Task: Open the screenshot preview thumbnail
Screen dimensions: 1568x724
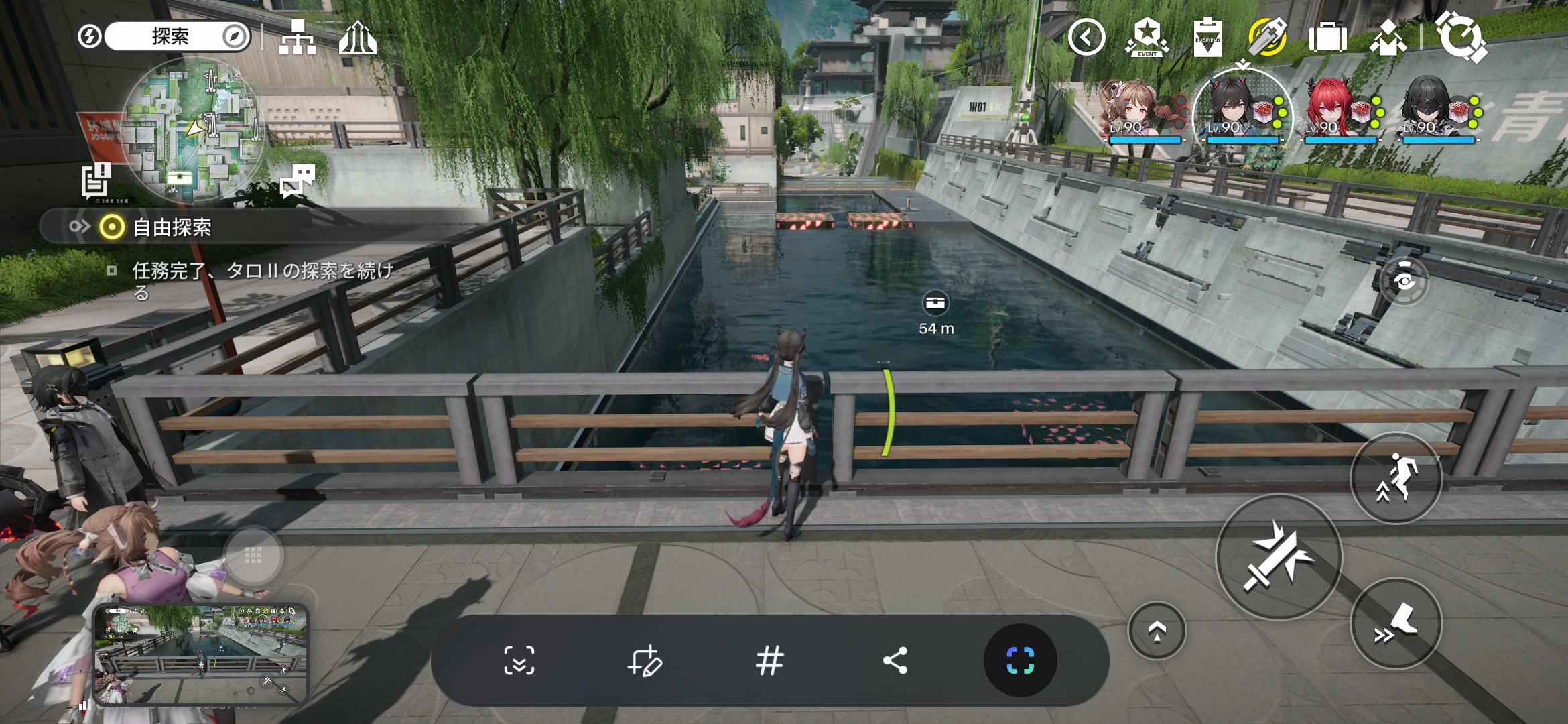Action: coord(200,654)
